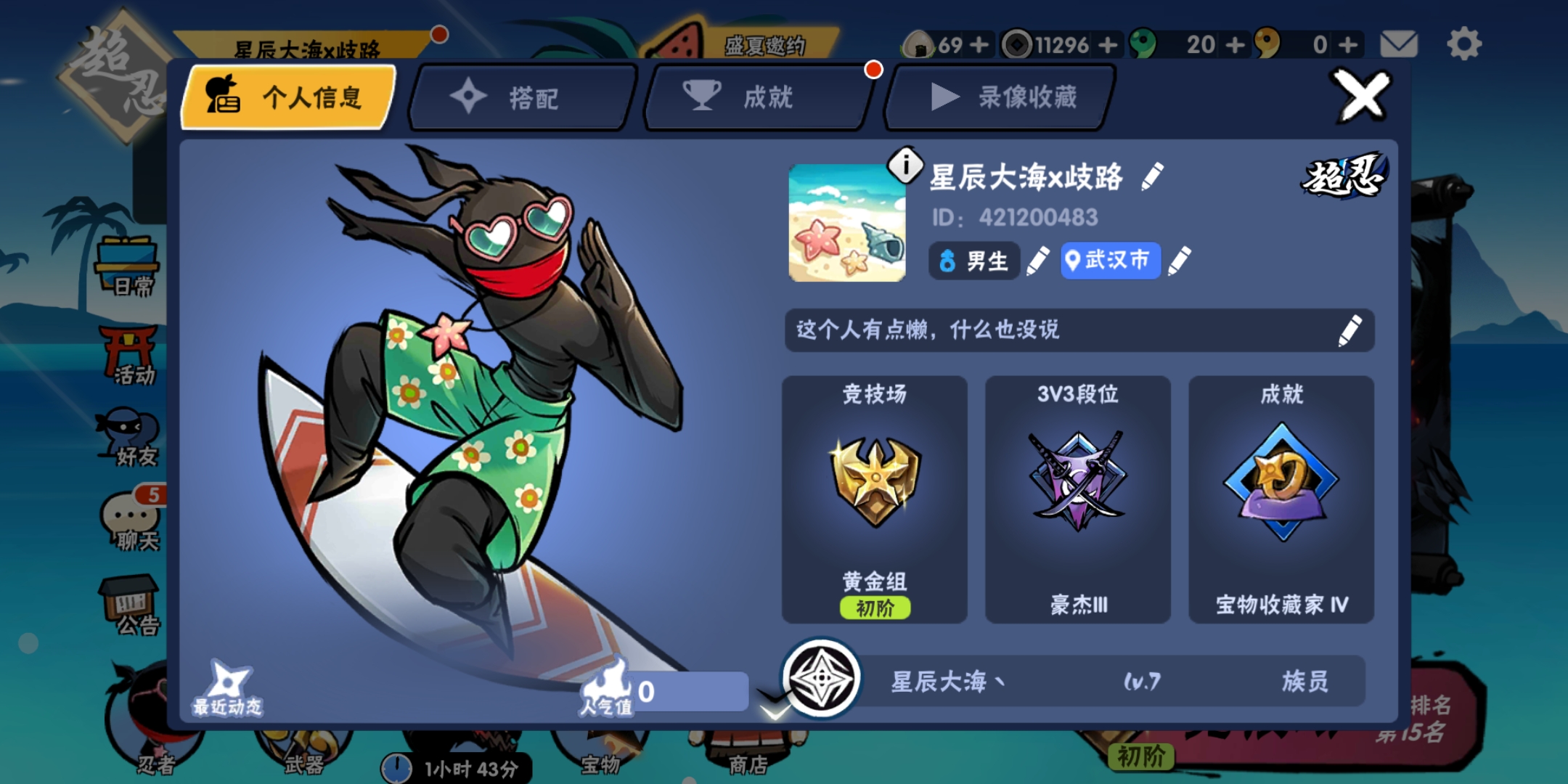
Task: Open the mail inbox icon
Action: pyautogui.click(x=1400, y=44)
